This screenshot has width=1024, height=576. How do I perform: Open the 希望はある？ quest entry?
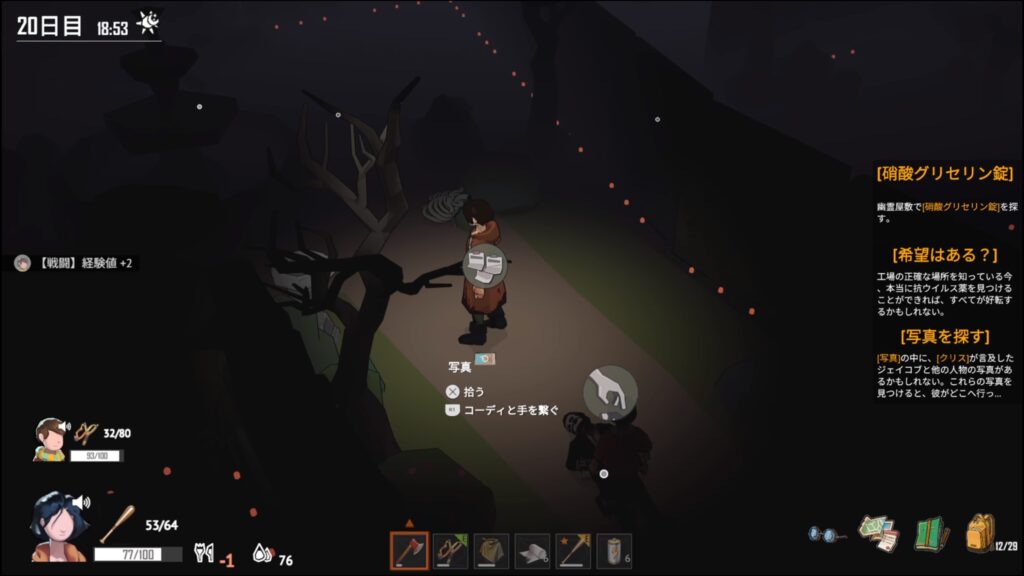coord(946,255)
